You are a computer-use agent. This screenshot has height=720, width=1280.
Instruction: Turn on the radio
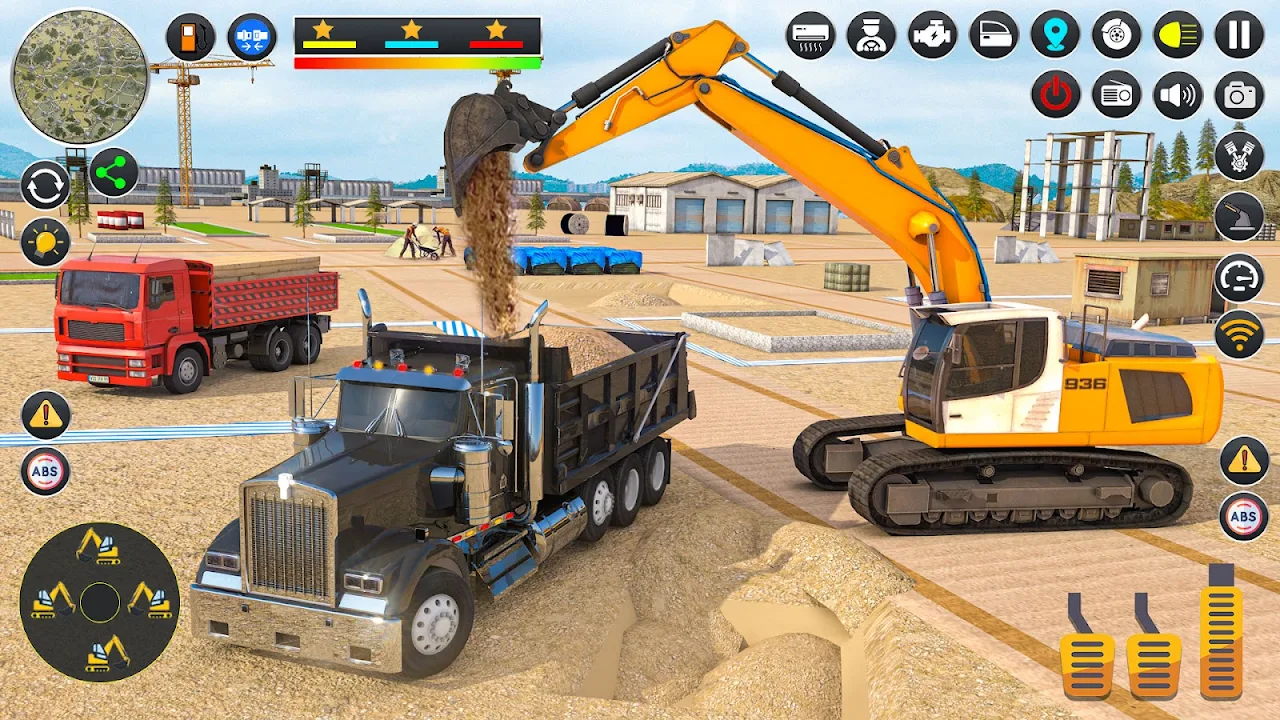point(1116,95)
